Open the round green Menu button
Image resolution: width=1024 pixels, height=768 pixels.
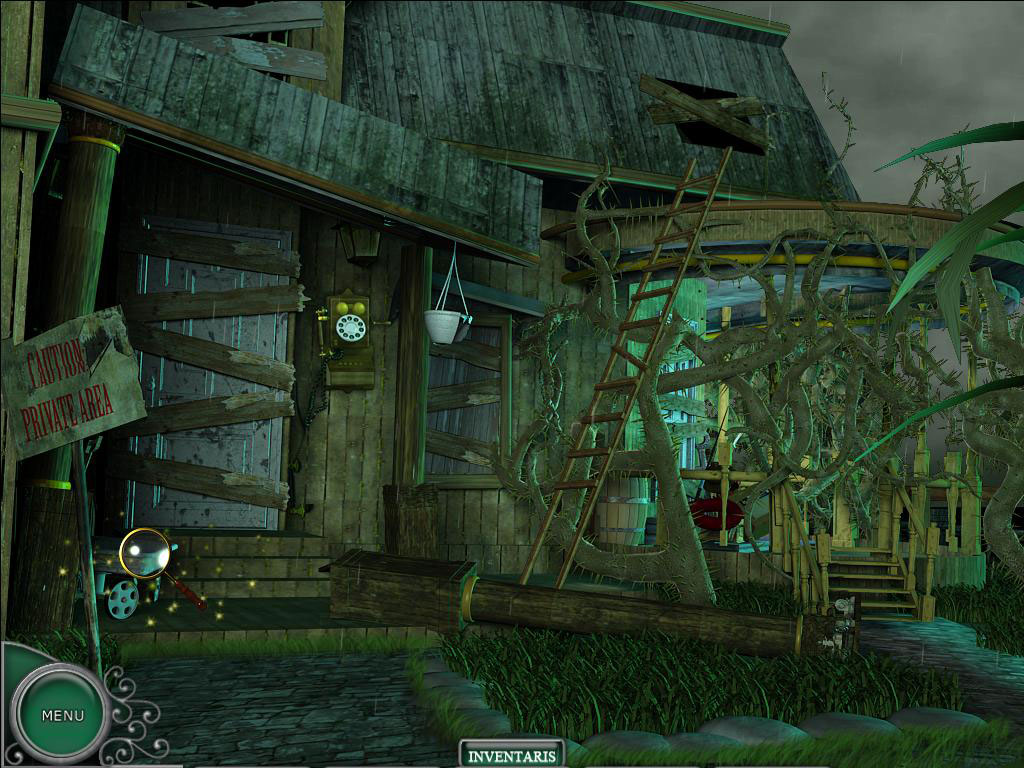tap(62, 715)
